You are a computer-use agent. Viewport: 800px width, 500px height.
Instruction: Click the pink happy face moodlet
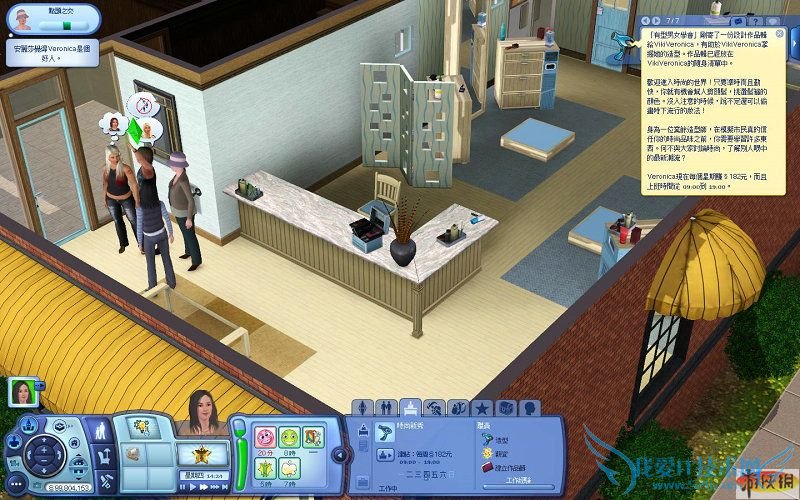(x=264, y=436)
